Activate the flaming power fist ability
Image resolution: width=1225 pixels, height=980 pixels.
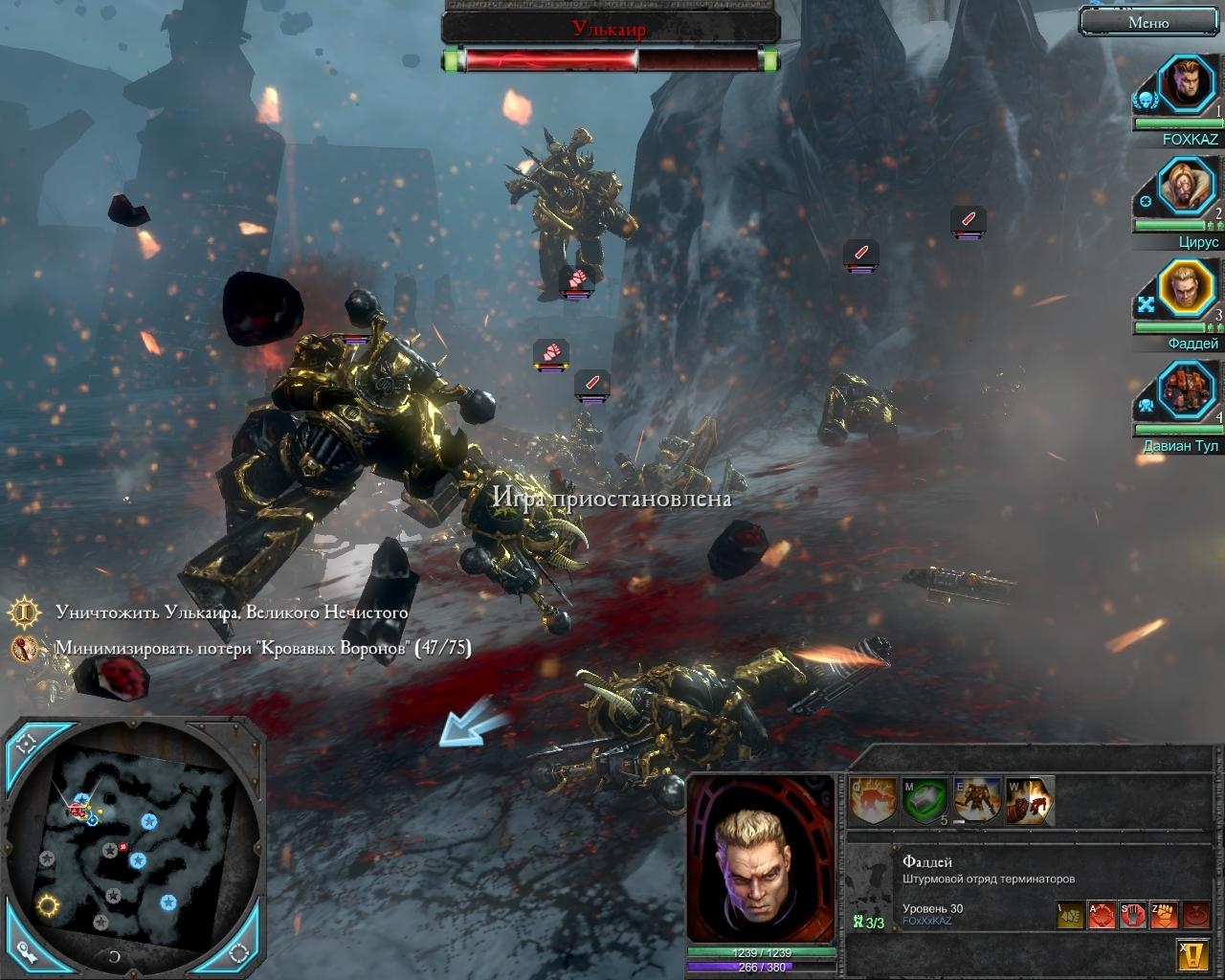click(x=1029, y=800)
